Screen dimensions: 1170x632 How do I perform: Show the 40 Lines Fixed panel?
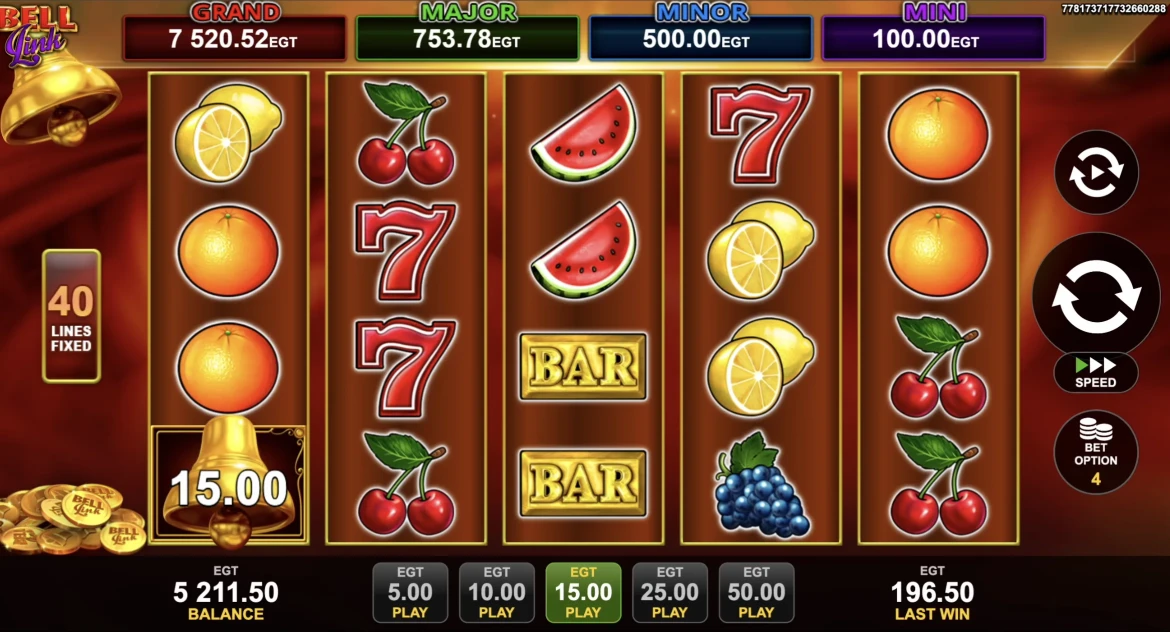click(x=71, y=316)
